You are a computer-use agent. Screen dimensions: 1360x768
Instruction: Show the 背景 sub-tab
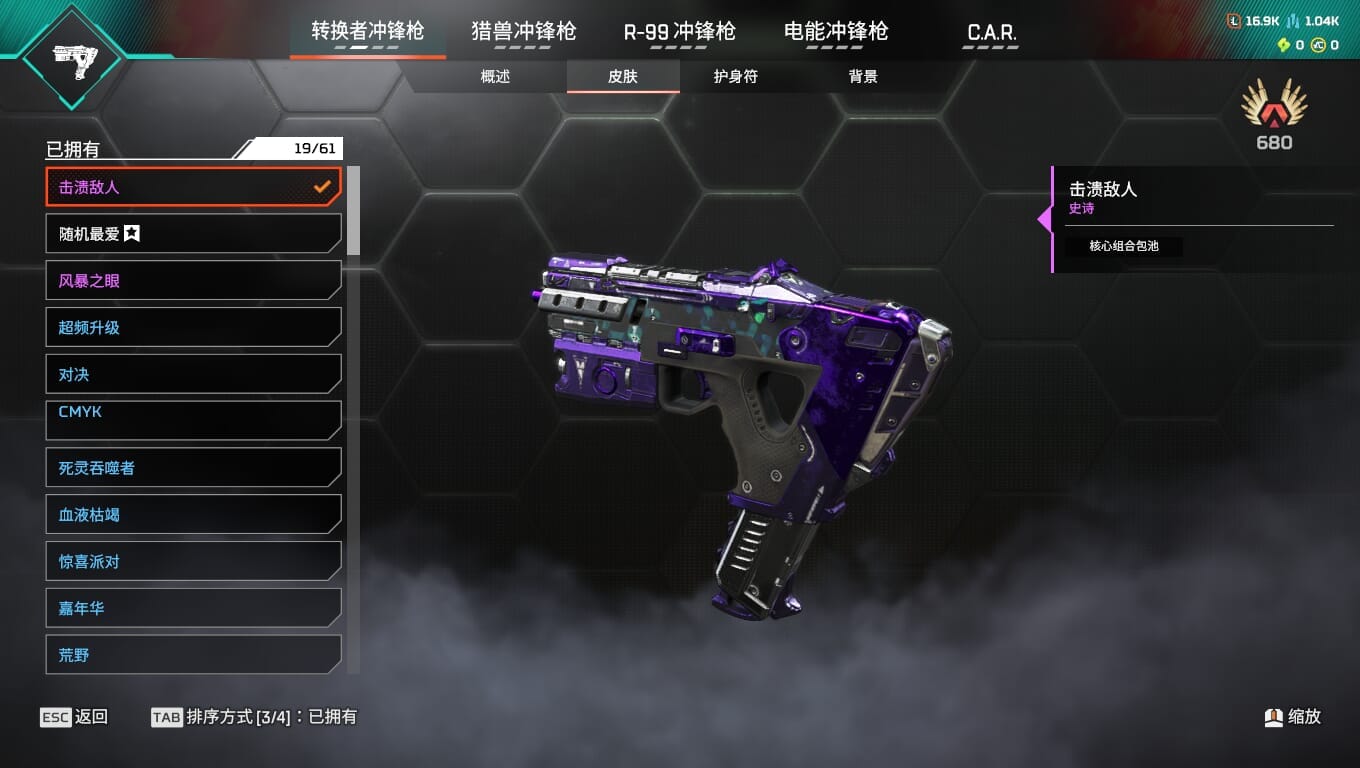[862, 77]
